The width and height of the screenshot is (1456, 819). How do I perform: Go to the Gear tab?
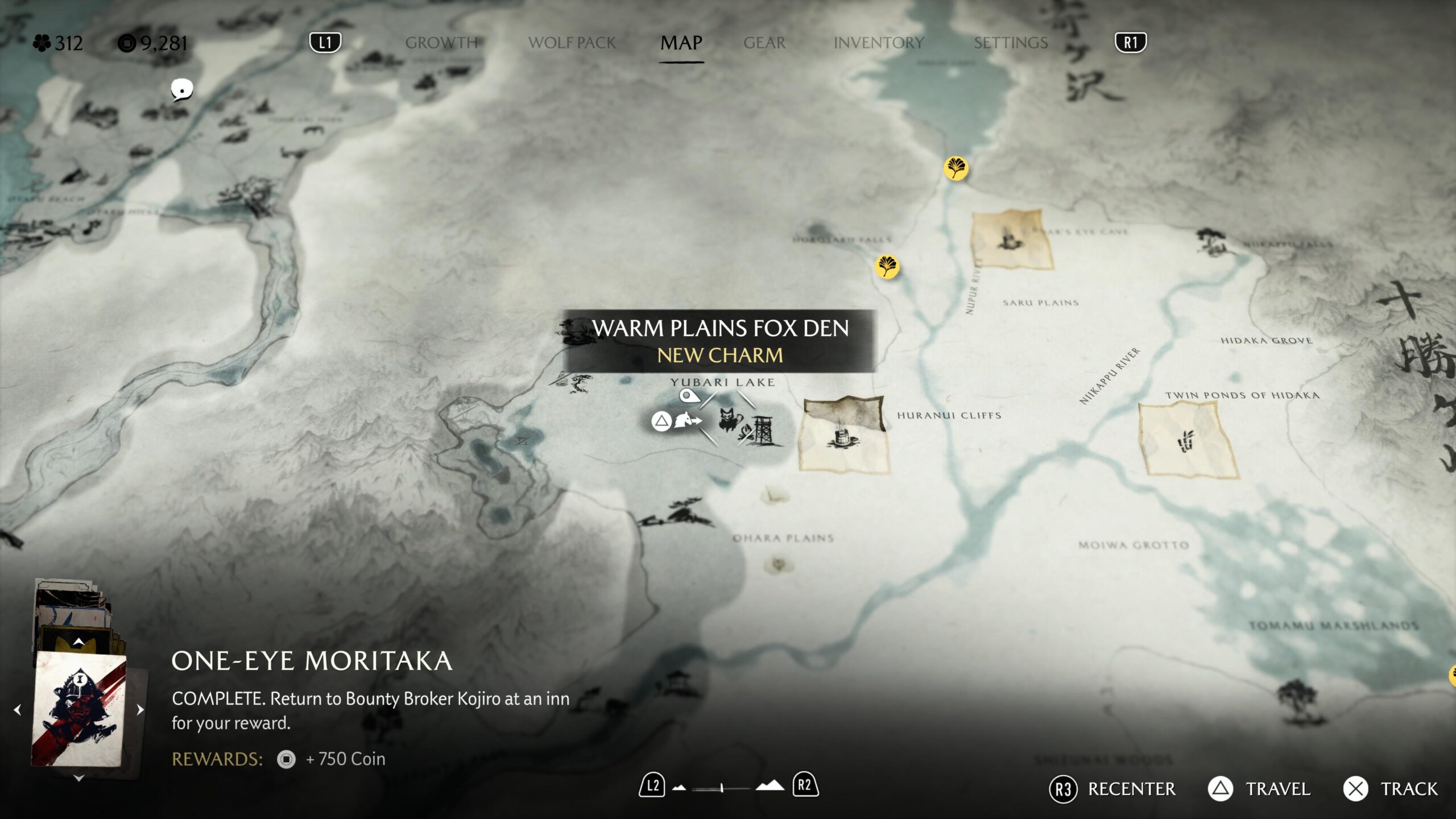click(x=764, y=43)
